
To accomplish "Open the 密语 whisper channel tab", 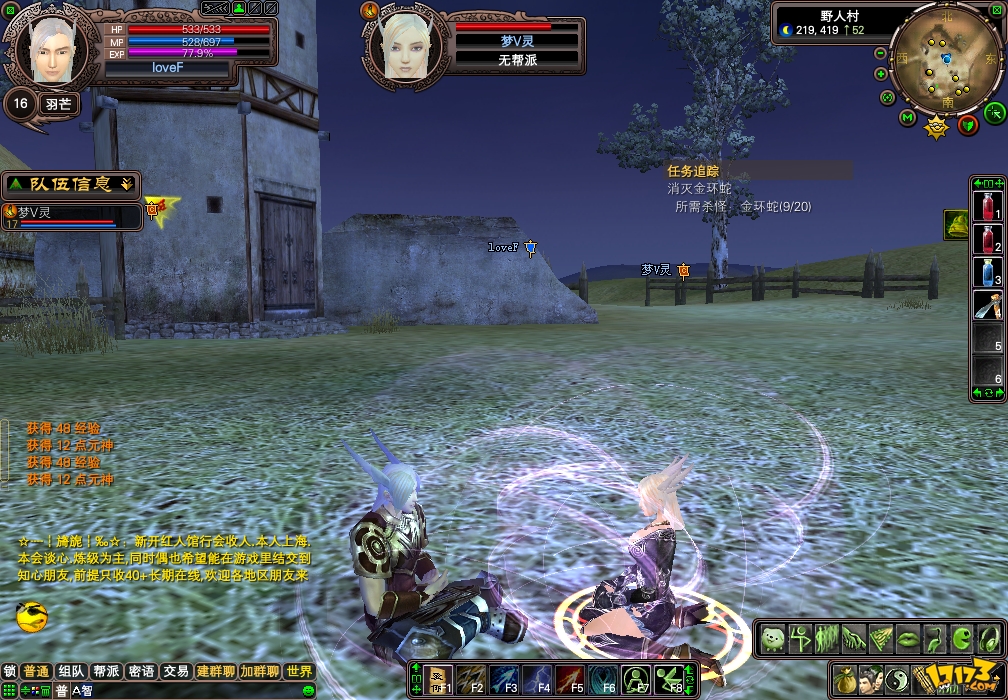I will pyautogui.click(x=141, y=672).
